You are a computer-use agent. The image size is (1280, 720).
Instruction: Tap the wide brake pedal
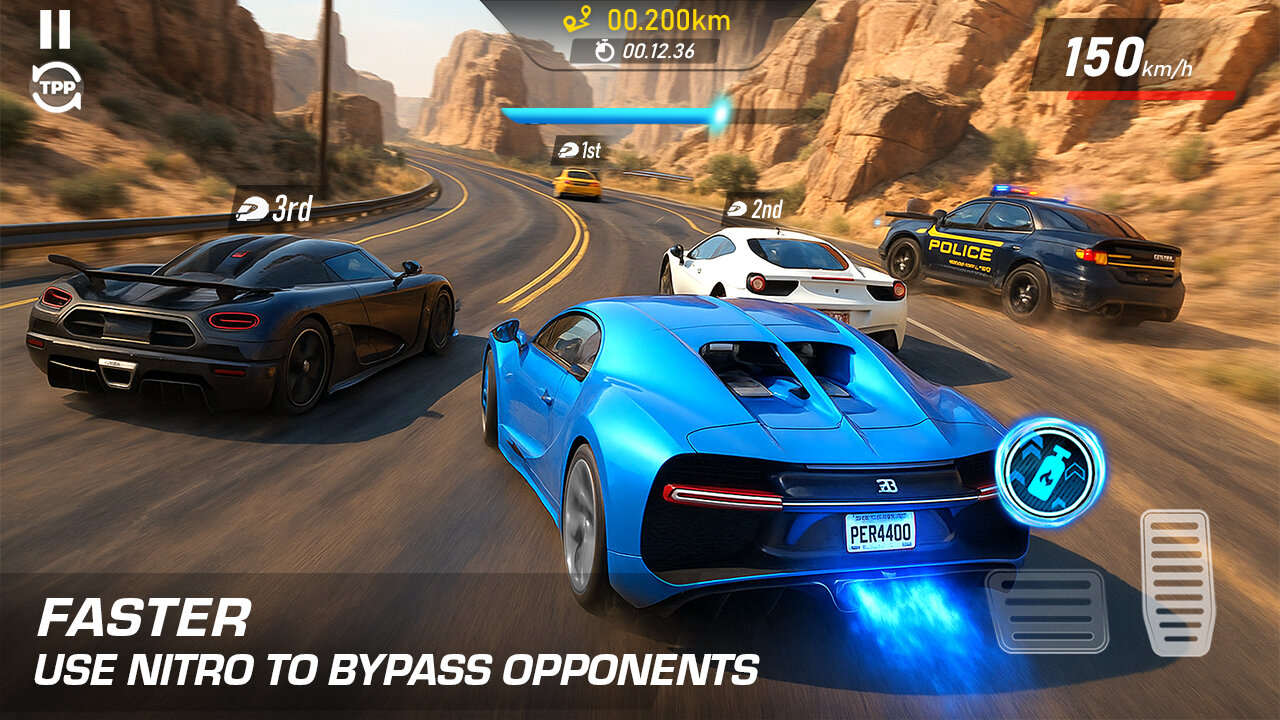coord(1047,610)
